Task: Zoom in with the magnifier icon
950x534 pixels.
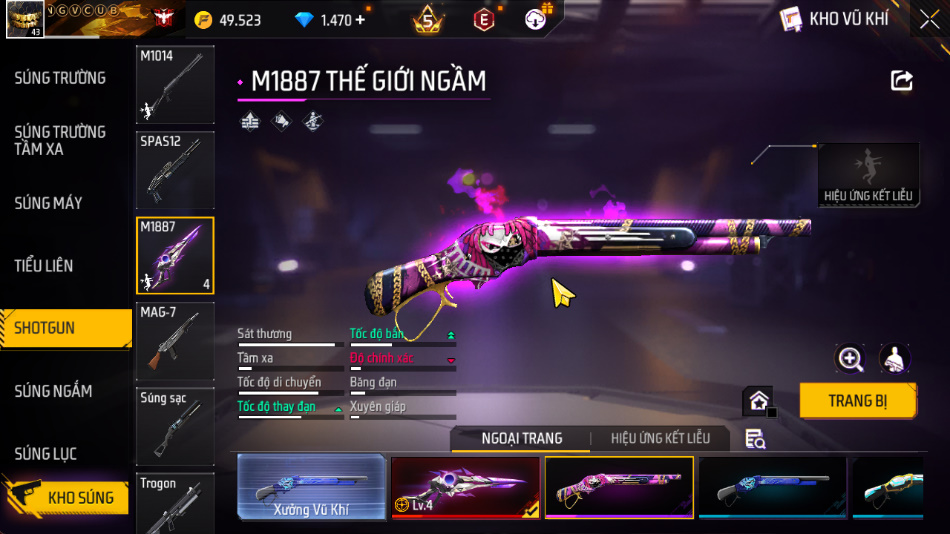Action: (x=850, y=359)
